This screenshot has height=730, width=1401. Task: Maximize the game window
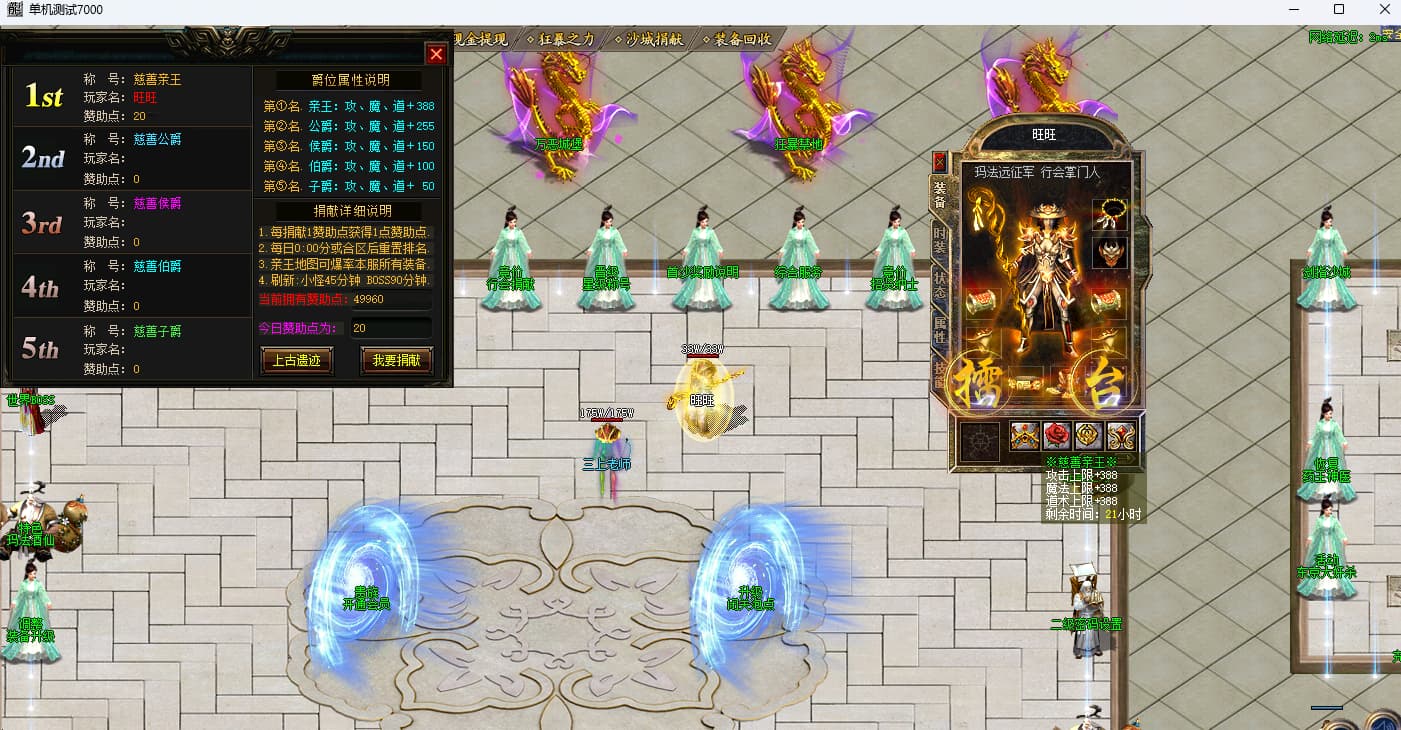(x=1339, y=10)
